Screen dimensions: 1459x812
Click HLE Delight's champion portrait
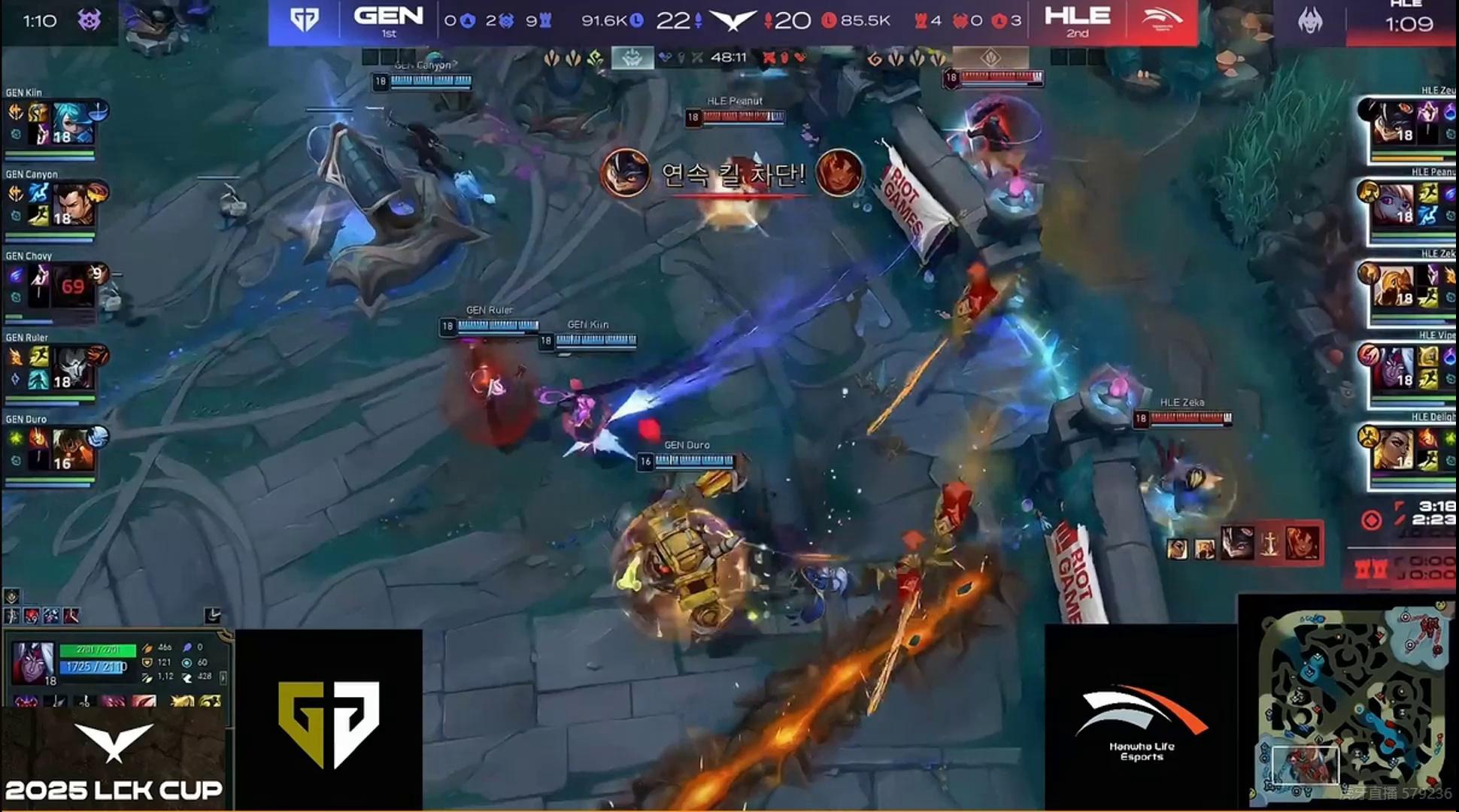click(1393, 450)
